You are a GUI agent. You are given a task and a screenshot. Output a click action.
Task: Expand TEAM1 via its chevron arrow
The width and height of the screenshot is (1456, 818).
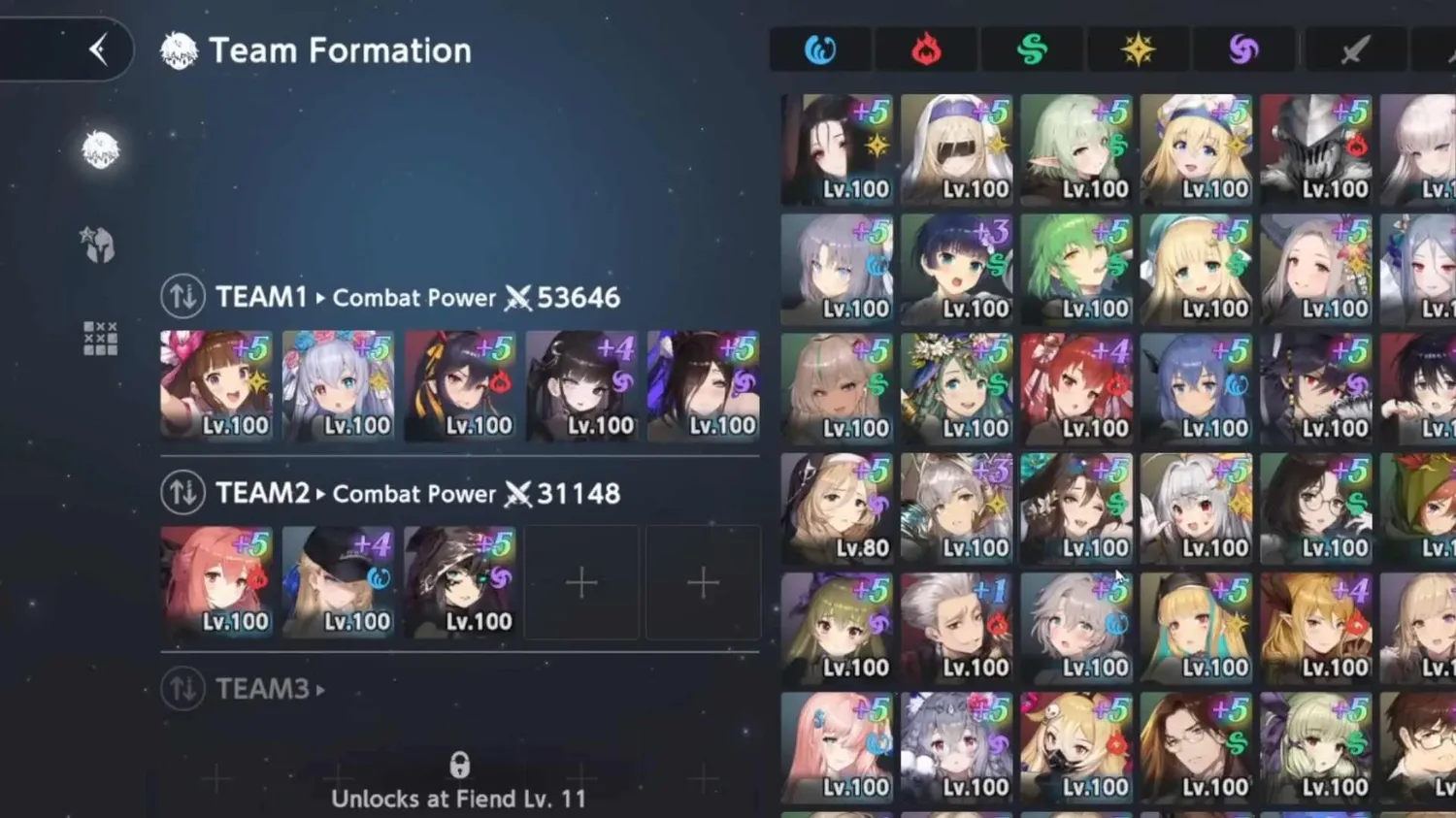(320, 298)
